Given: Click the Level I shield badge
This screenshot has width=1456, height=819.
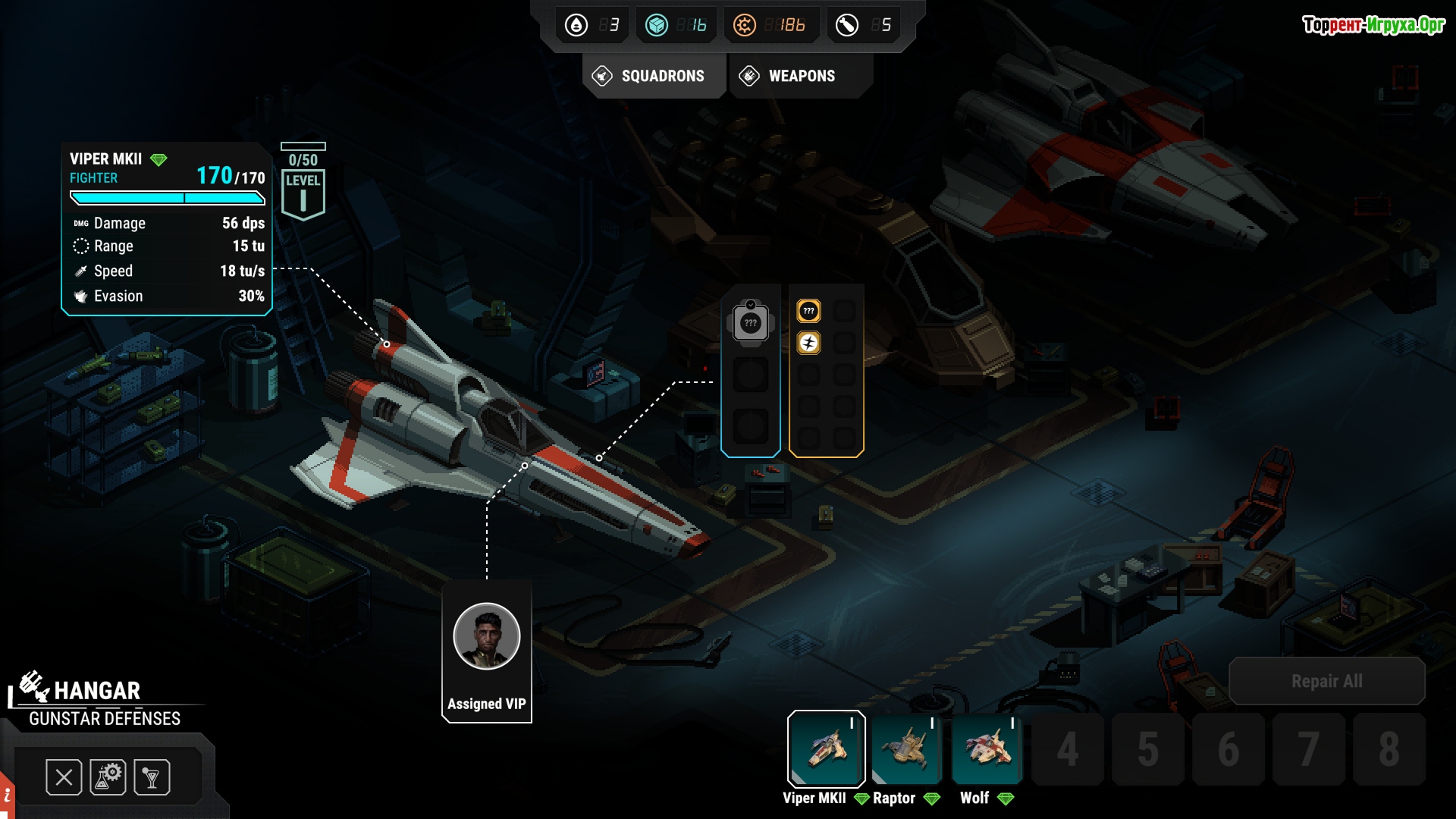Looking at the screenshot, I should tap(303, 194).
